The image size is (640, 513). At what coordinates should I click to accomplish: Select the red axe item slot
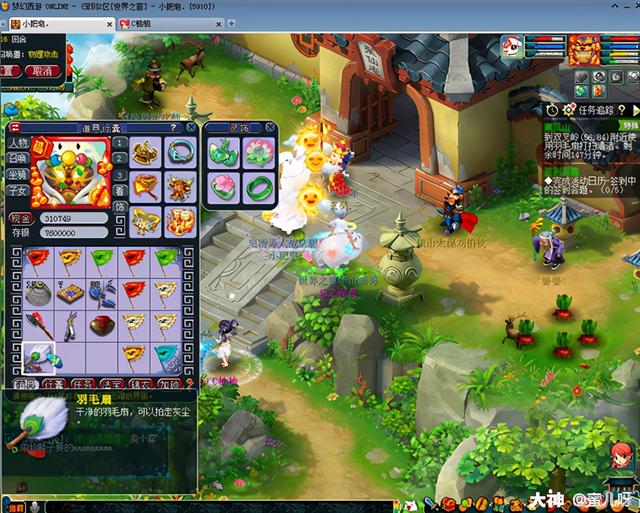point(36,325)
